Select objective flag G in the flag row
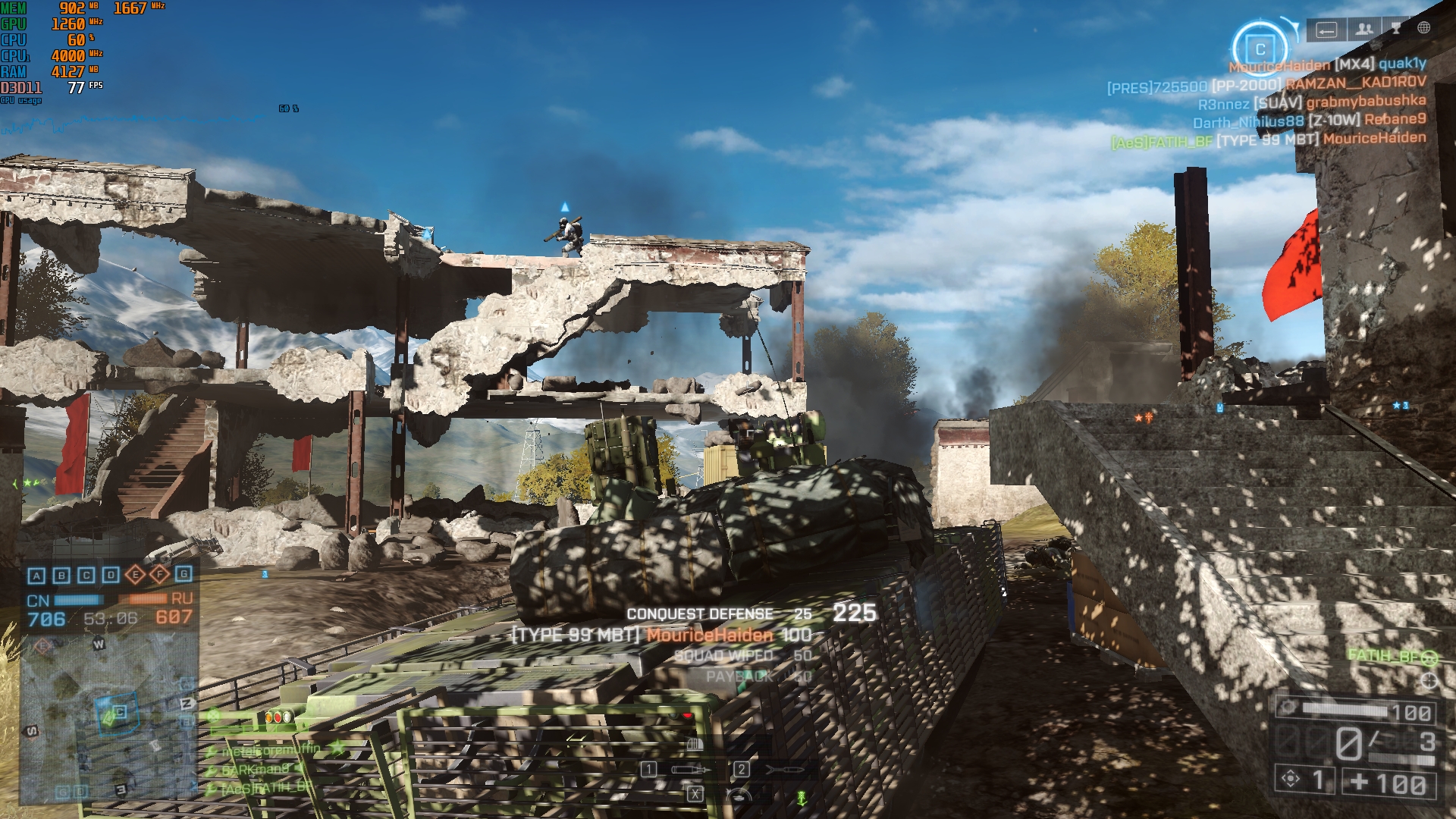Image resolution: width=1456 pixels, height=819 pixels. pyautogui.click(x=184, y=574)
